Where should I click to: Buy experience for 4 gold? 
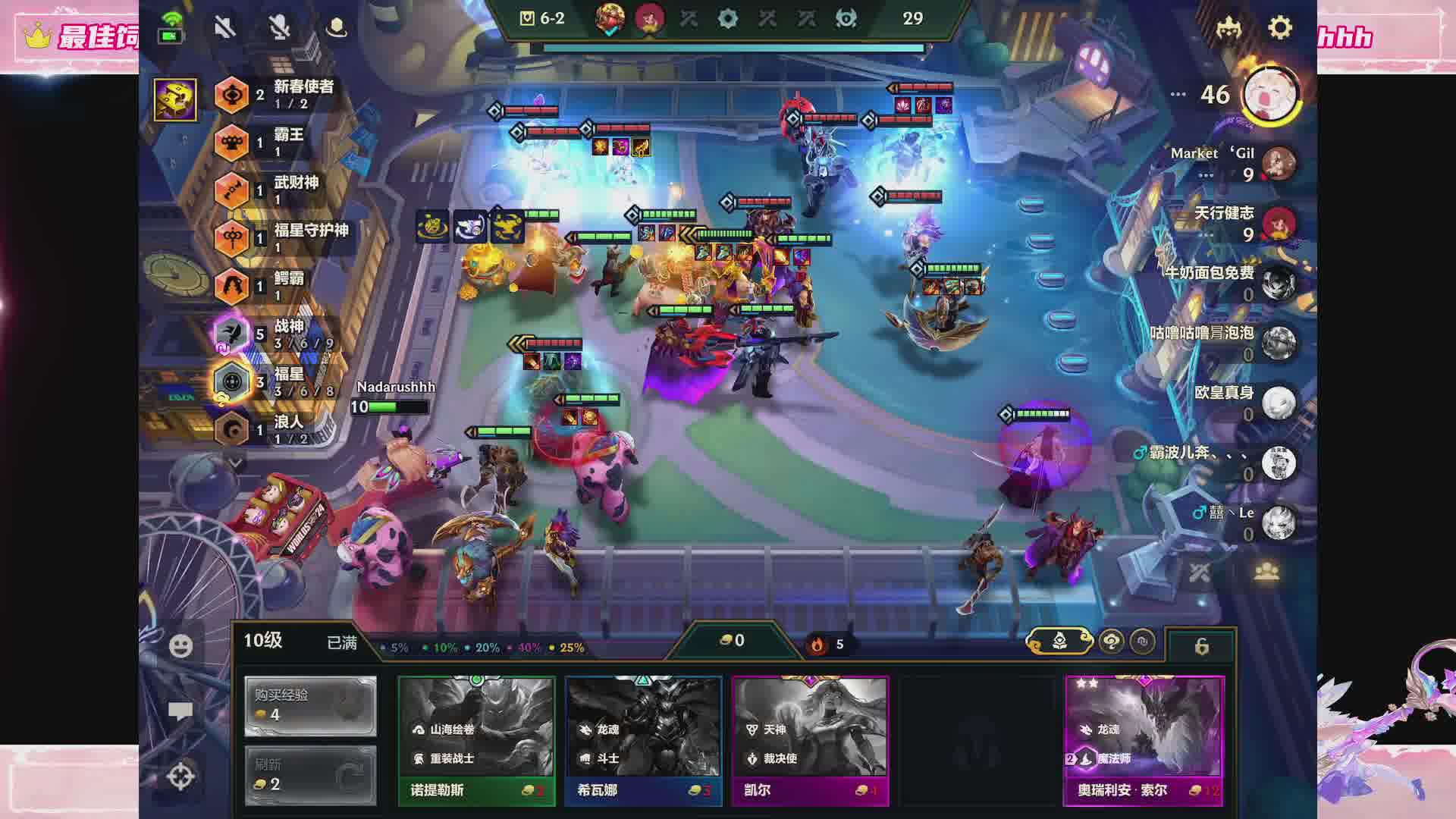coord(310,706)
